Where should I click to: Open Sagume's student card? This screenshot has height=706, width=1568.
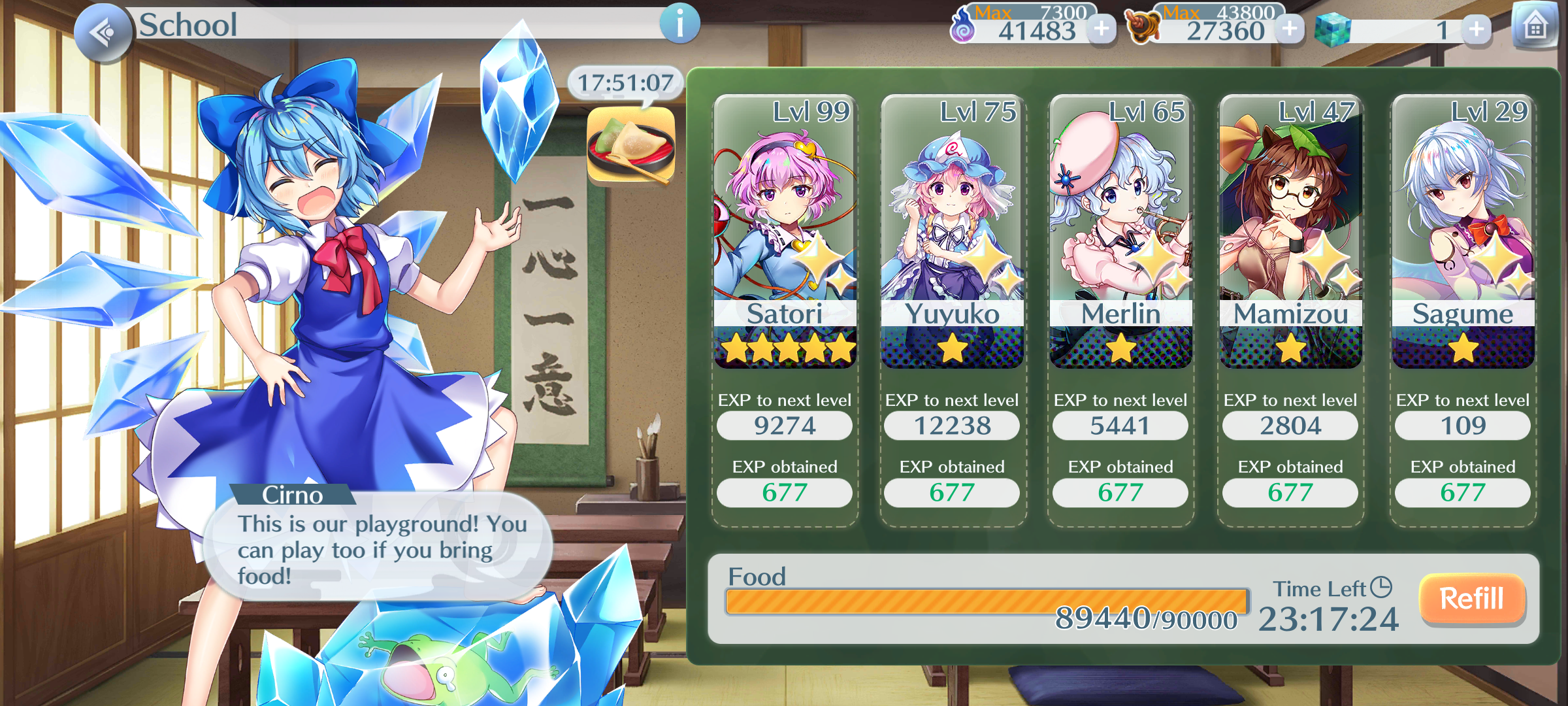(x=1463, y=232)
